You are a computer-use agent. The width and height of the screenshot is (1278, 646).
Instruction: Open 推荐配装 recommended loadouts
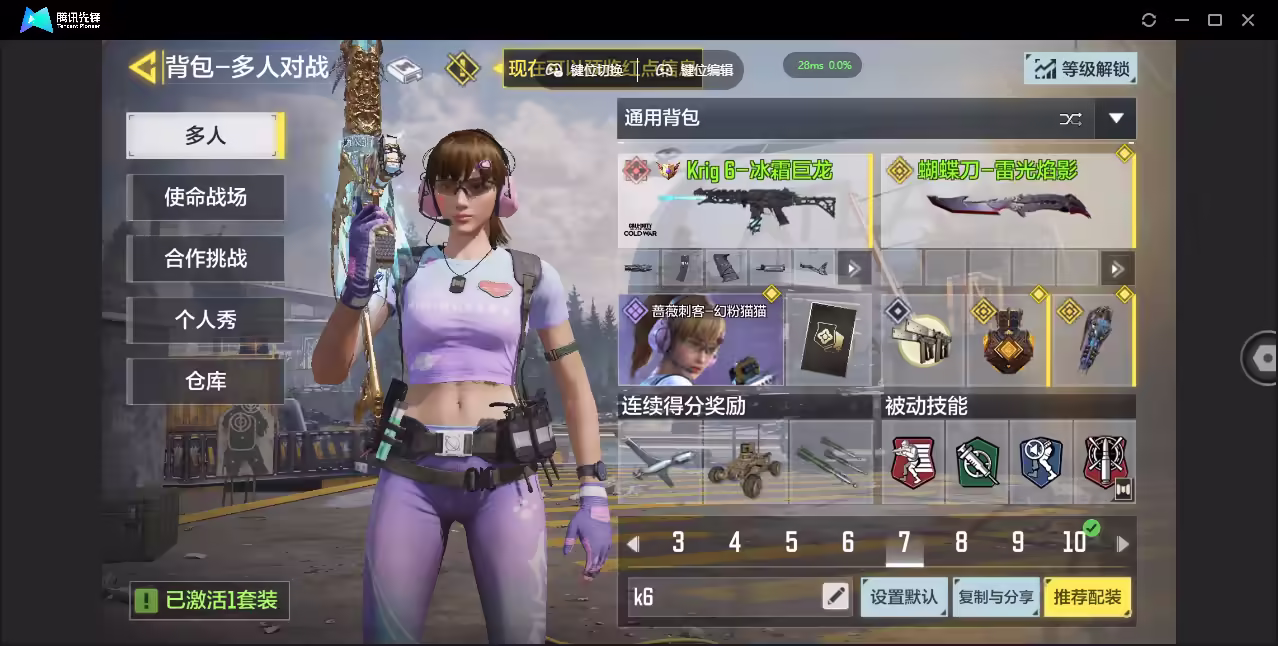point(1087,597)
